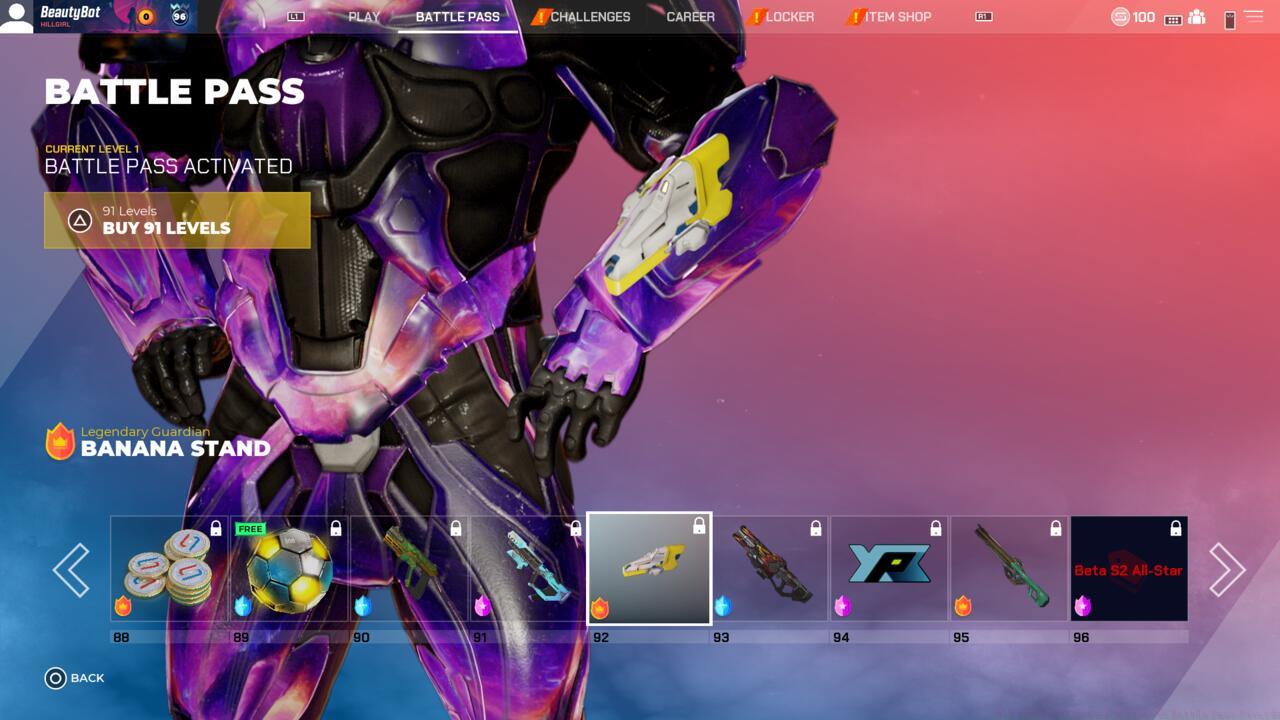This screenshot has height=720, width=1280.
Task: Open the hamburger menu in the corner
Action: (1253, 17)
